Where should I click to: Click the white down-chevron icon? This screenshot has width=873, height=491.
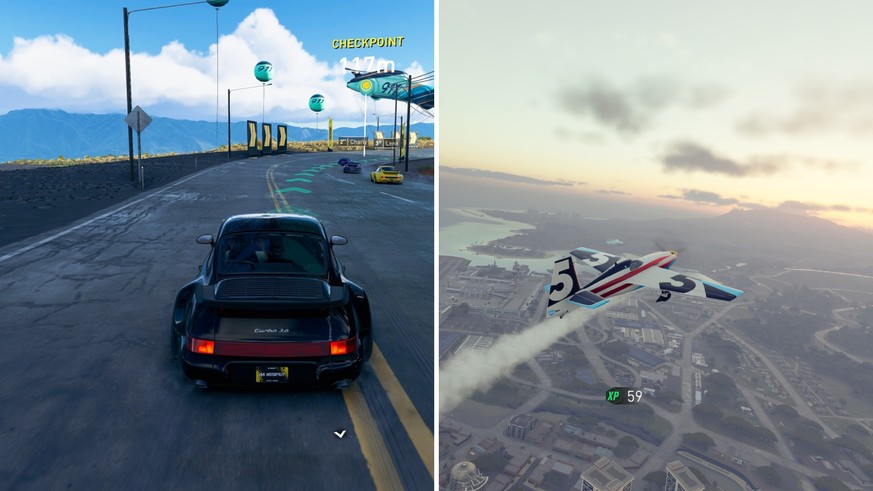[340, 434]
